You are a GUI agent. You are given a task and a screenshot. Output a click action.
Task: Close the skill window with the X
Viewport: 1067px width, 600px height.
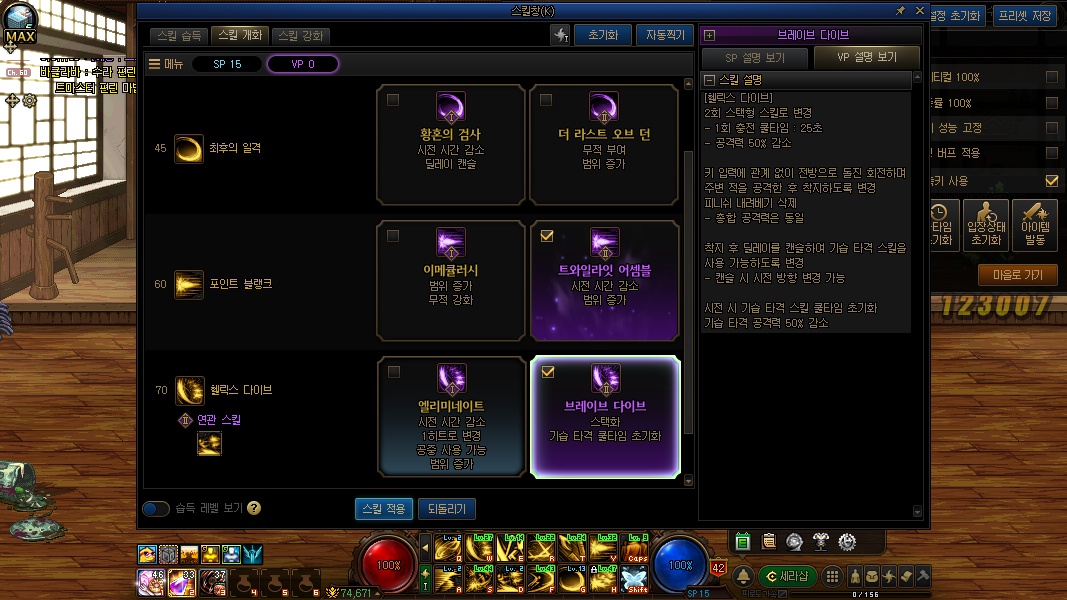(x=919, y=10)
